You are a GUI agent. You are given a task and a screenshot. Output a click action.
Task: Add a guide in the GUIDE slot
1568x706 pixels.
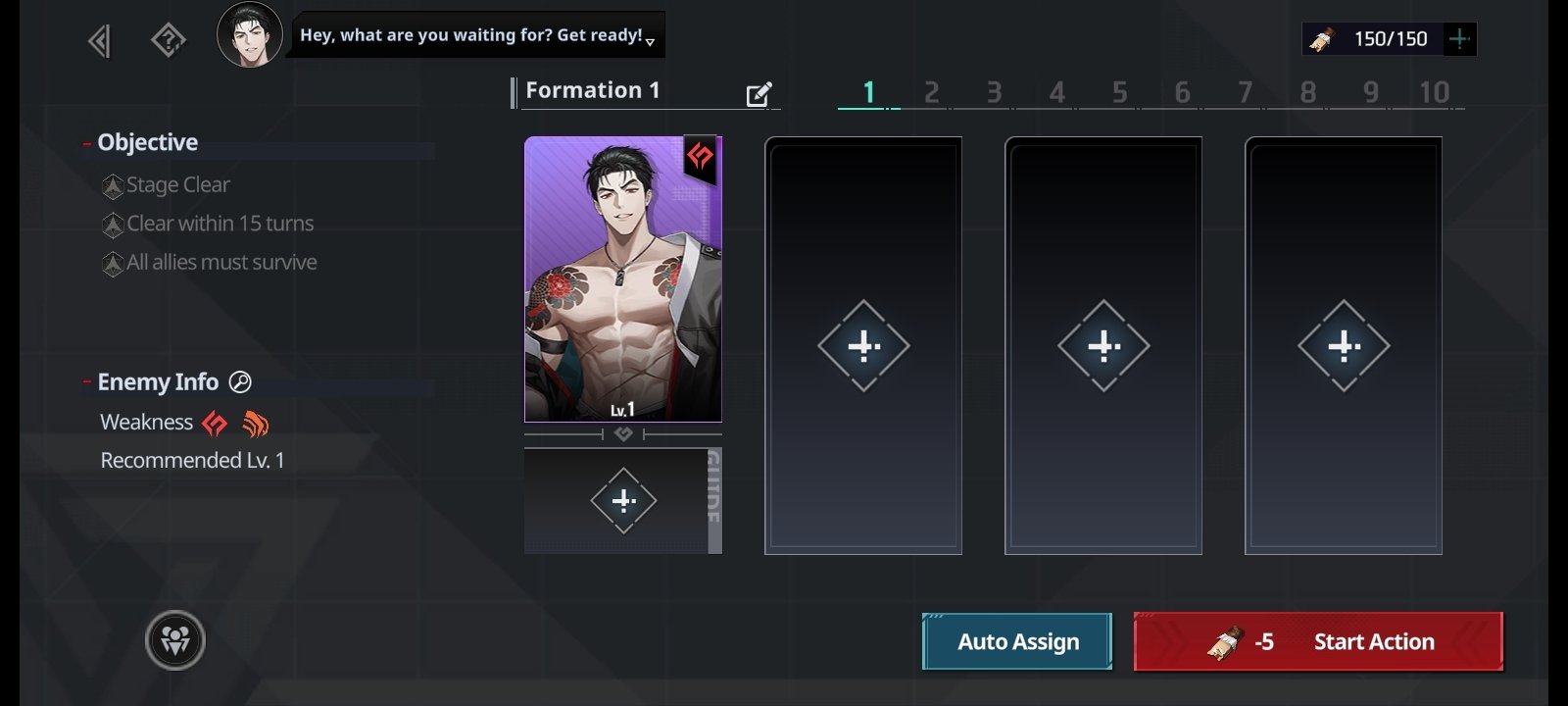click(623, 501)
